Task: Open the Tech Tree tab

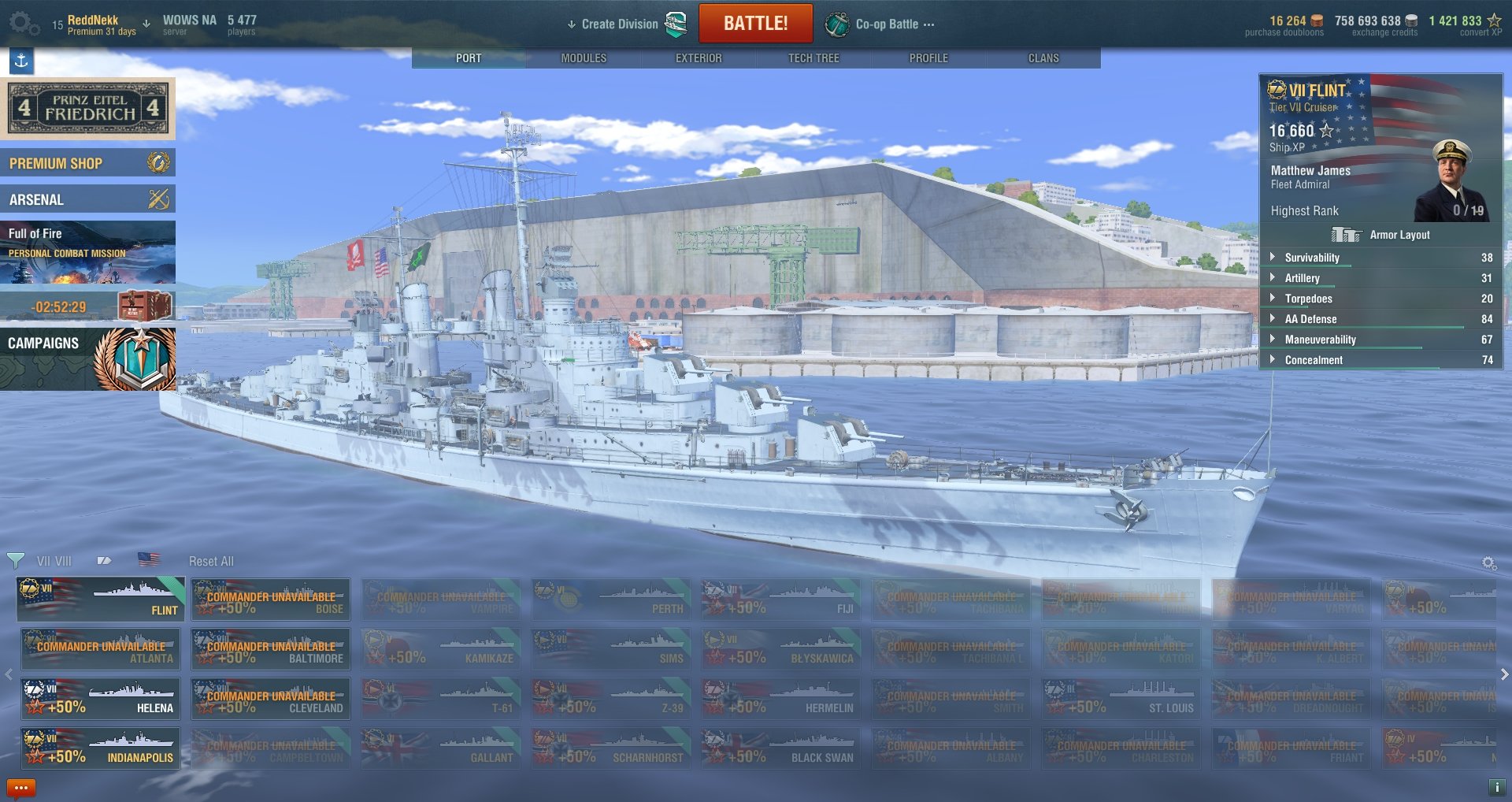Action: click(813, 58)
